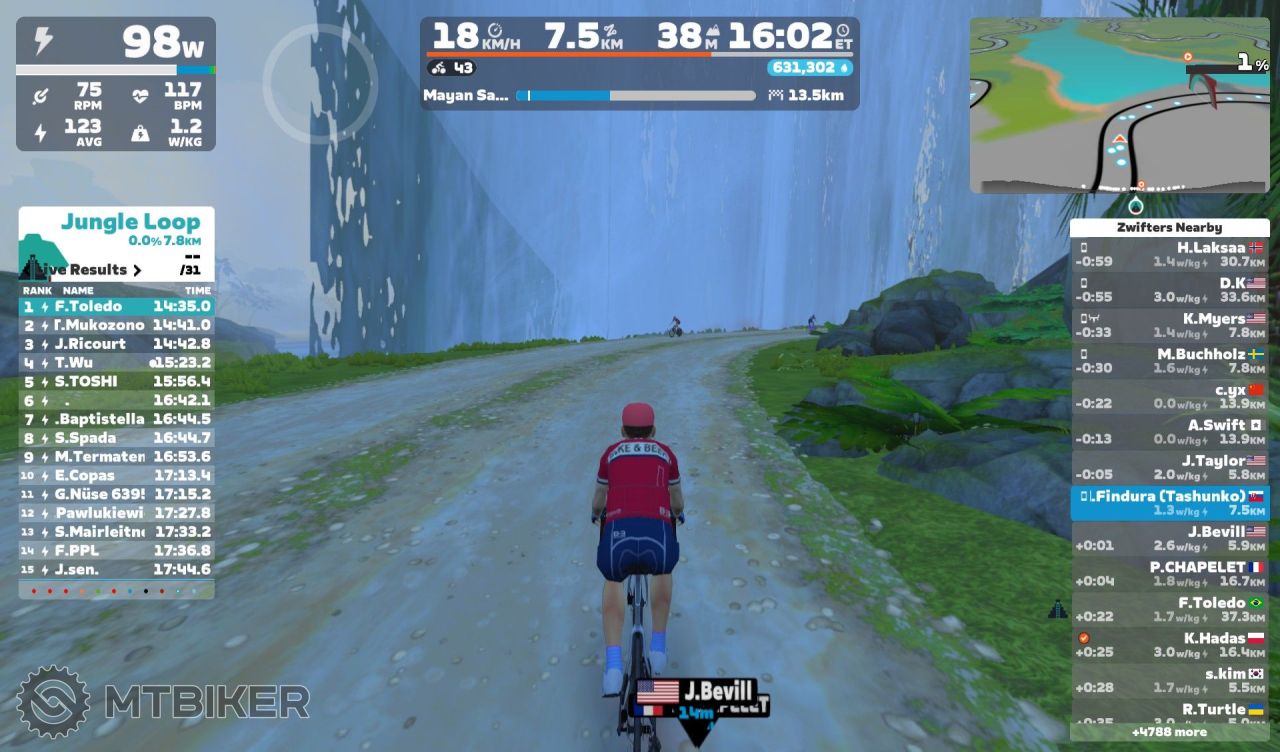Image resolution: width=1280 pixels, height=752 pixels.
Task: View s.kim in the nearby riders list
Action: 1169,680
